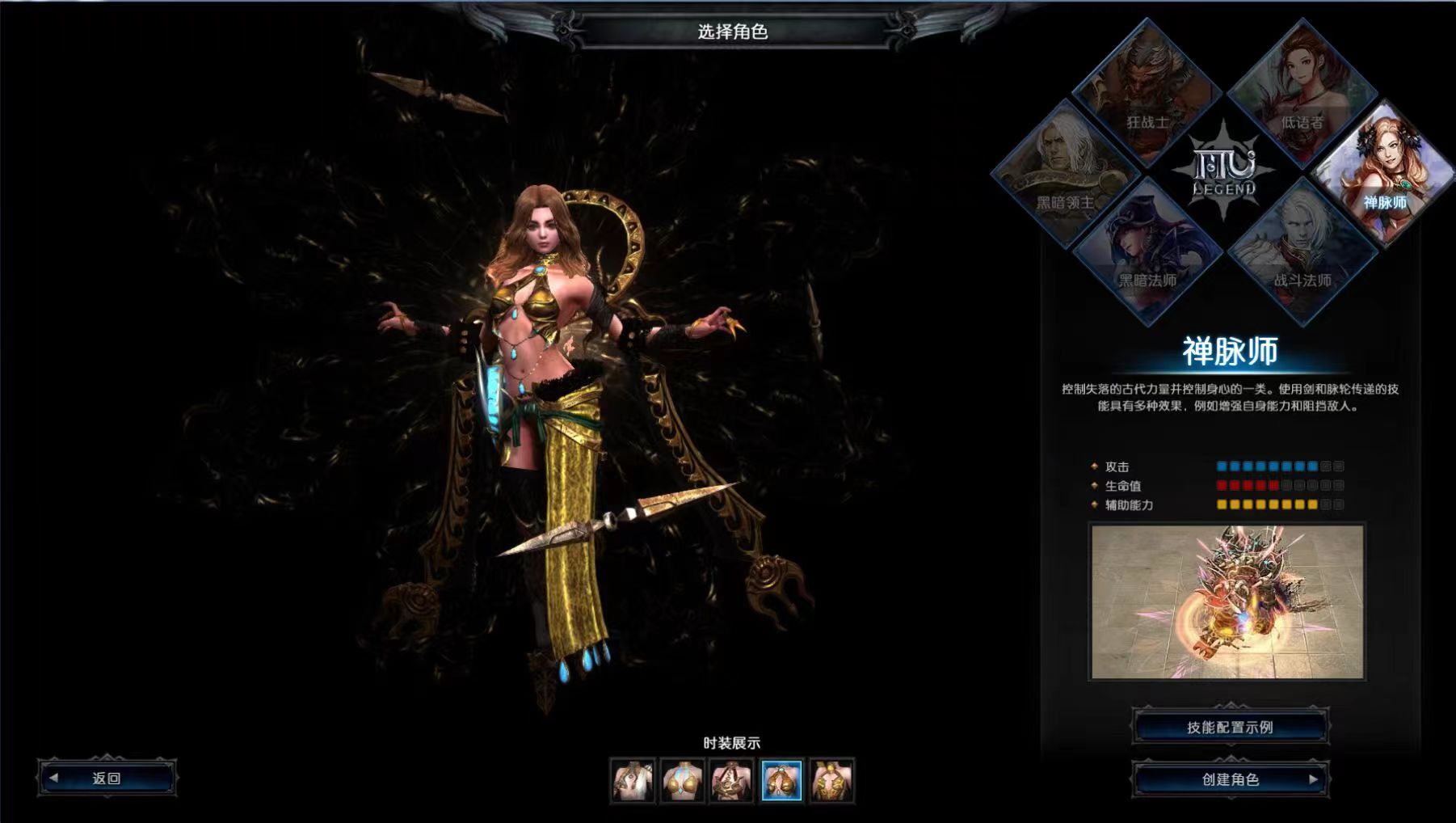
Task: Open the 技能配置示例 skill build example
Action: [1230, 727]
